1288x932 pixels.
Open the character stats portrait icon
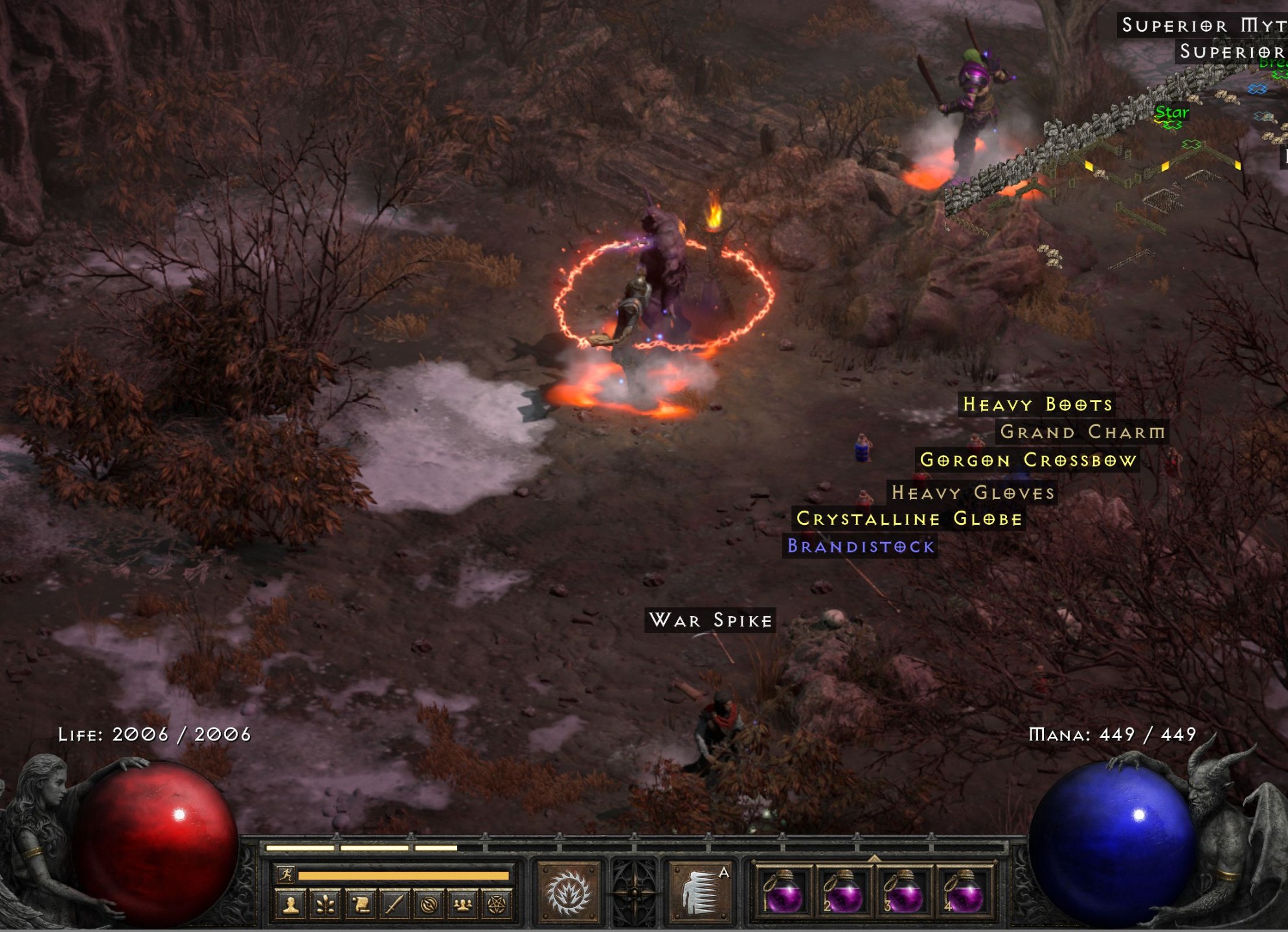coord(290,904)
